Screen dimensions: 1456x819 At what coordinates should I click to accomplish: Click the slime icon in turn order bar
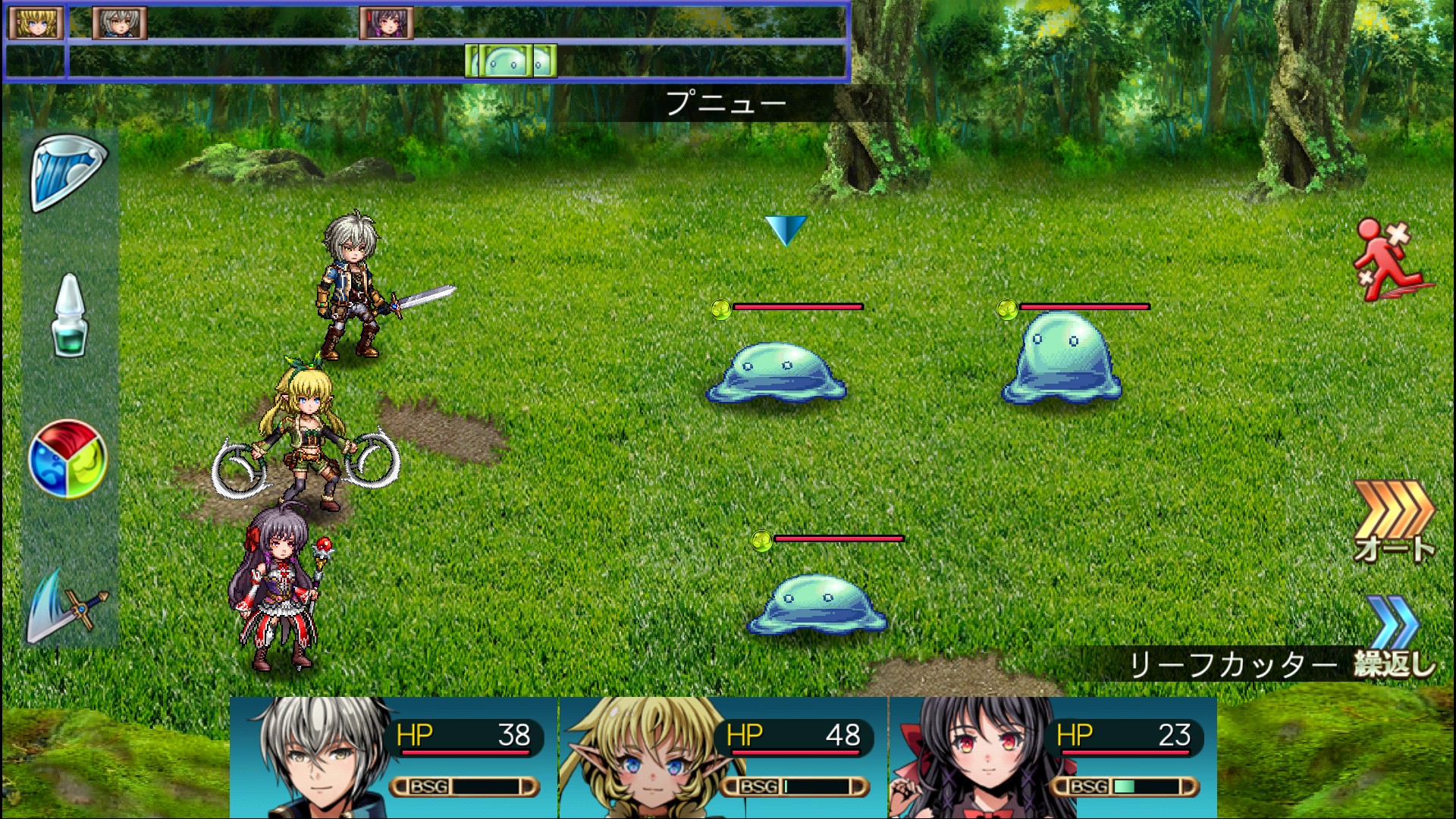point(511,61)
